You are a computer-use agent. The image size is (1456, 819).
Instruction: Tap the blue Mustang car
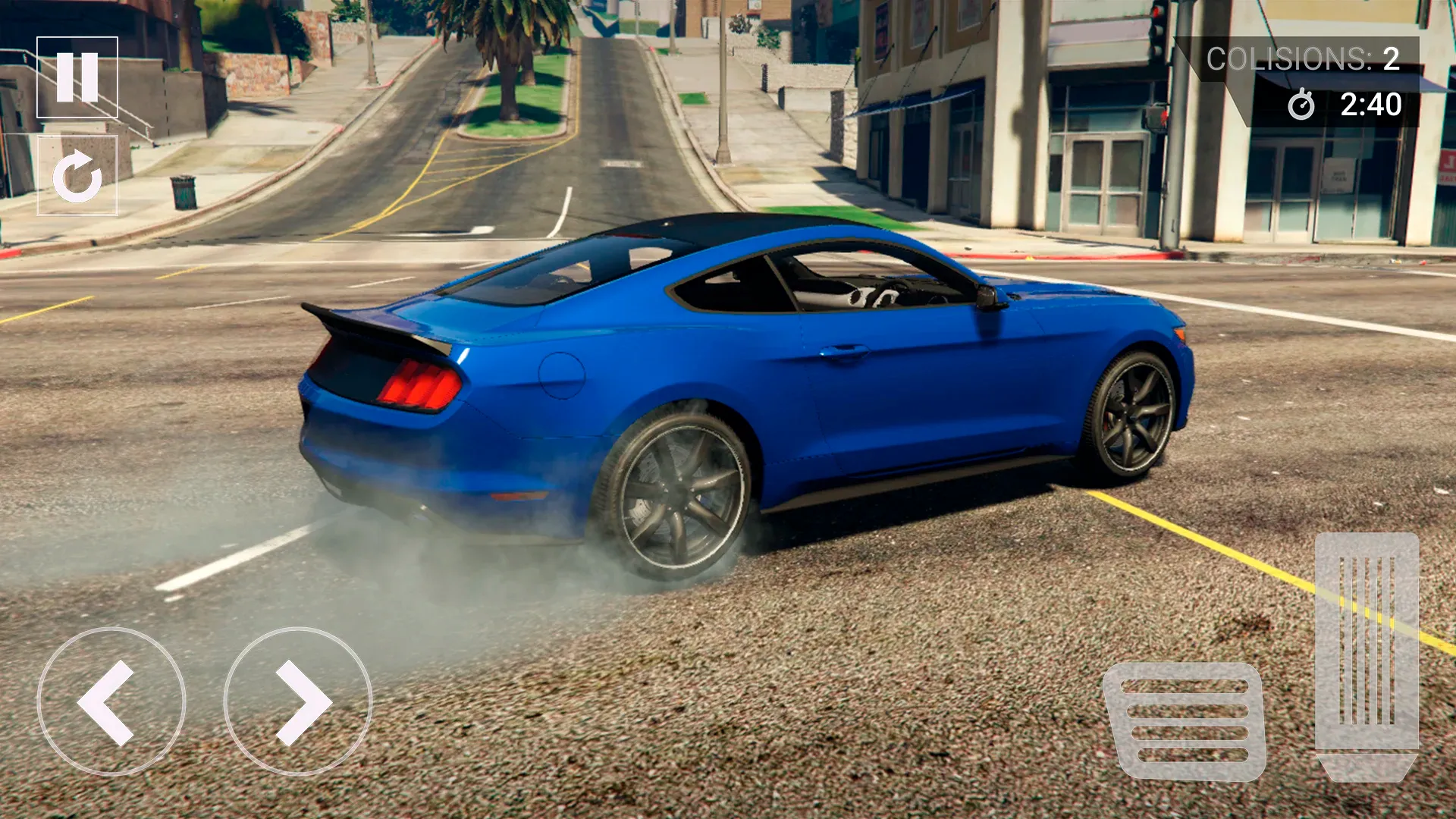758,379
